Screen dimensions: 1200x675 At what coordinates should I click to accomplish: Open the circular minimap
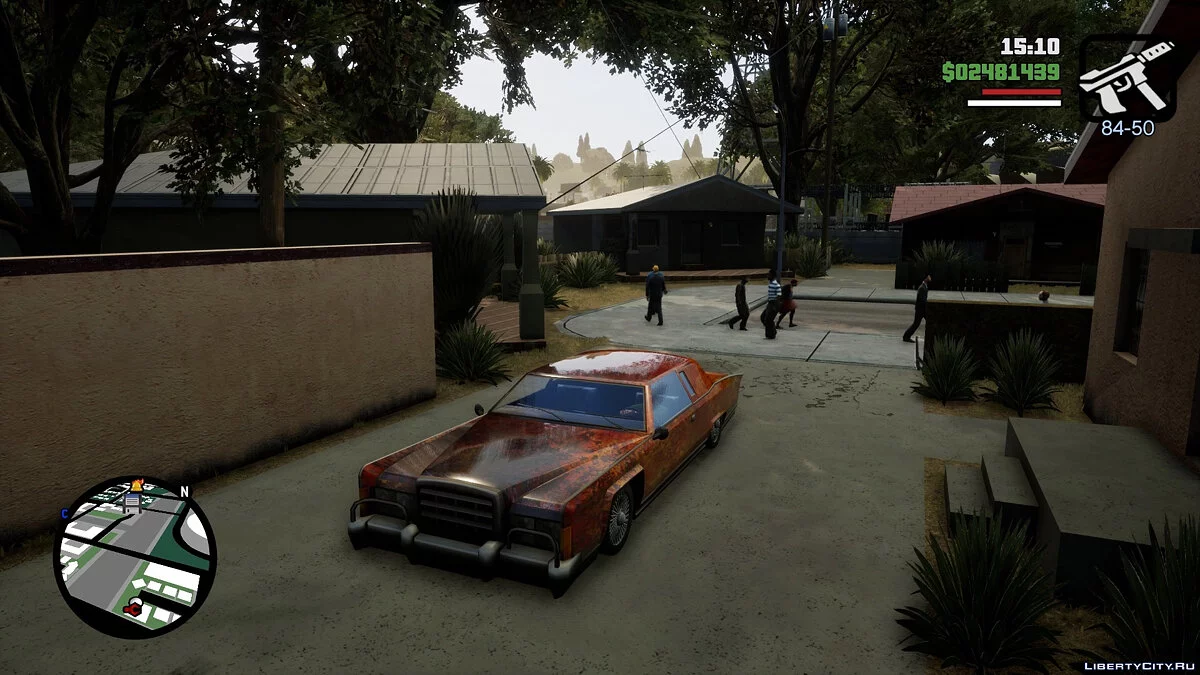134,557
